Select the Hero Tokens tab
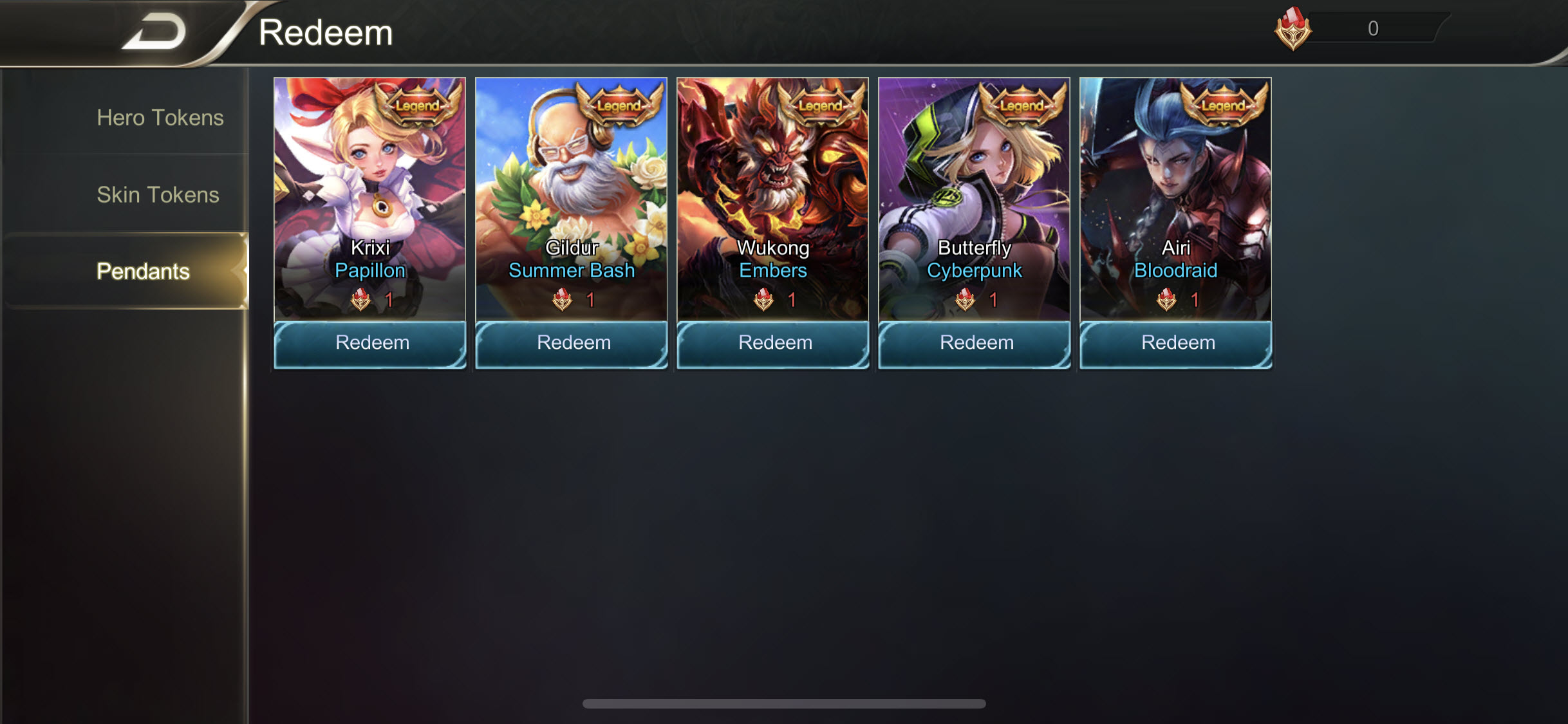The image size is (1568, 724). pyautogui.click(x=160, y=118)
